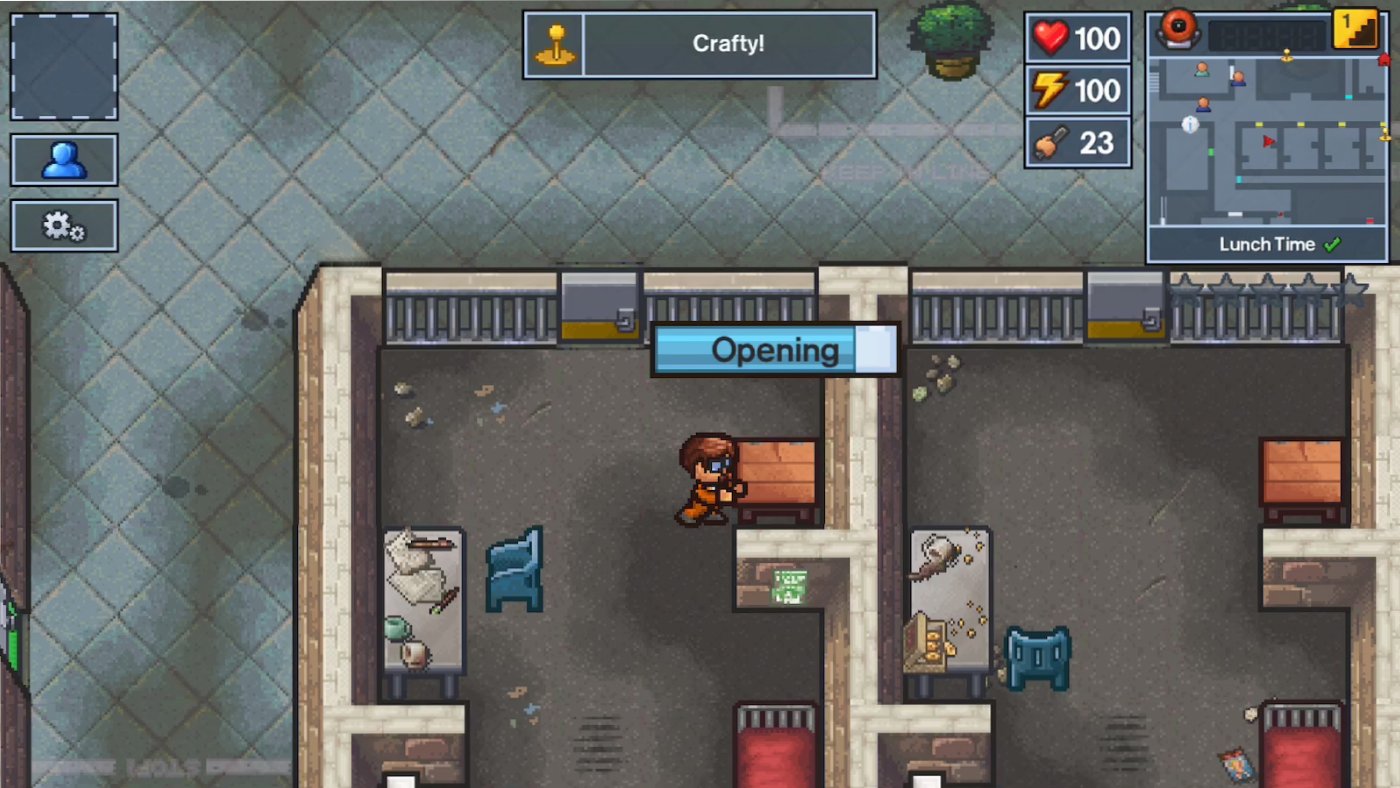The width and height of the screenshot is (1400, 788).
Task: Click the keycard icon on the Crafty banner
Action: click(x=556, y=44)
